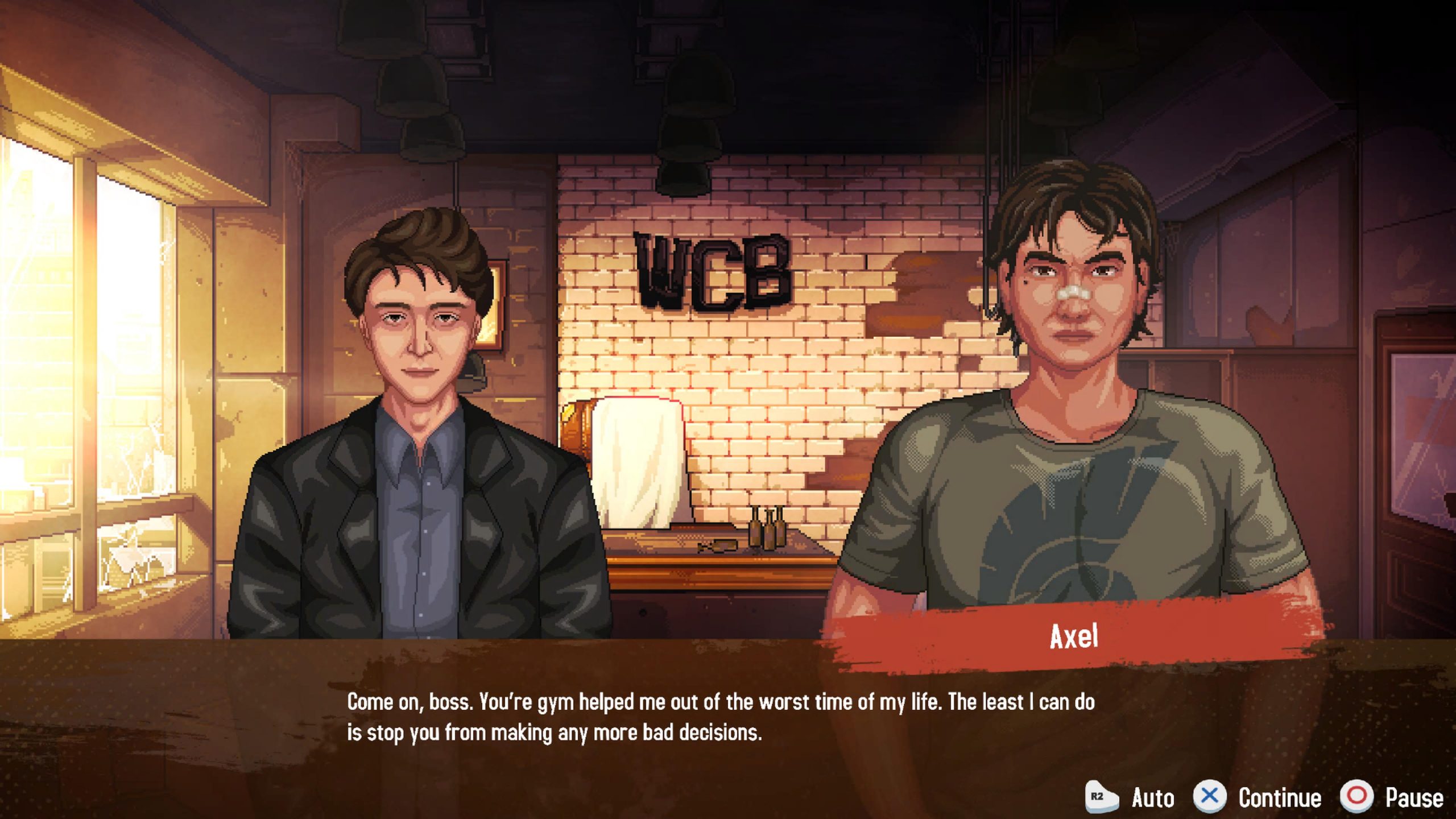1456x819 pixels.
Task: Continue to the next dialogue line
Action: tap(1258, 797)
